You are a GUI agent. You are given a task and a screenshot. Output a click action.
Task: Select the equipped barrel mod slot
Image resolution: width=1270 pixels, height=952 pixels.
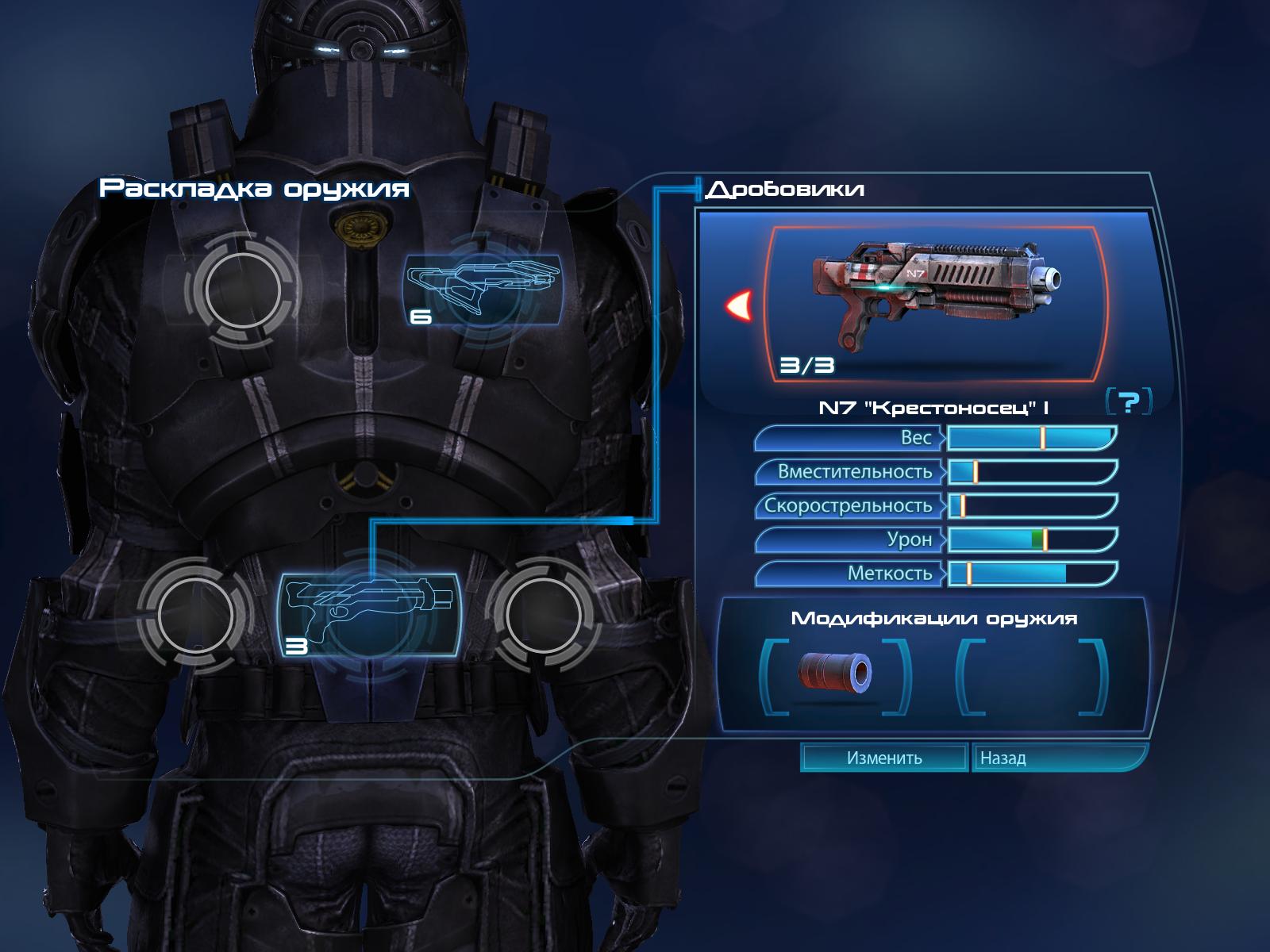click(835, 675)
